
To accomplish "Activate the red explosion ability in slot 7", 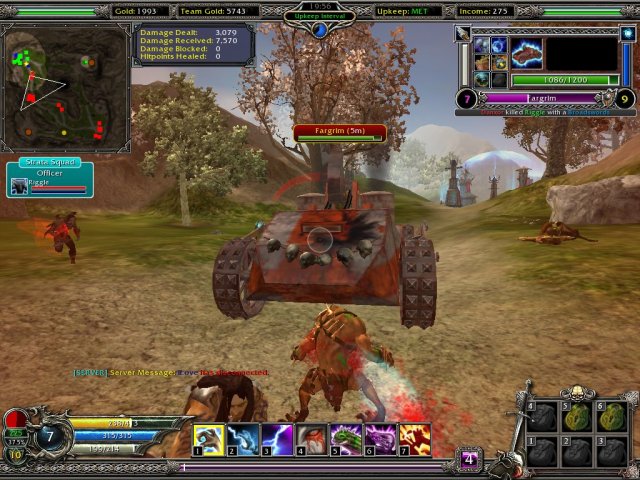I will (415, 439).
